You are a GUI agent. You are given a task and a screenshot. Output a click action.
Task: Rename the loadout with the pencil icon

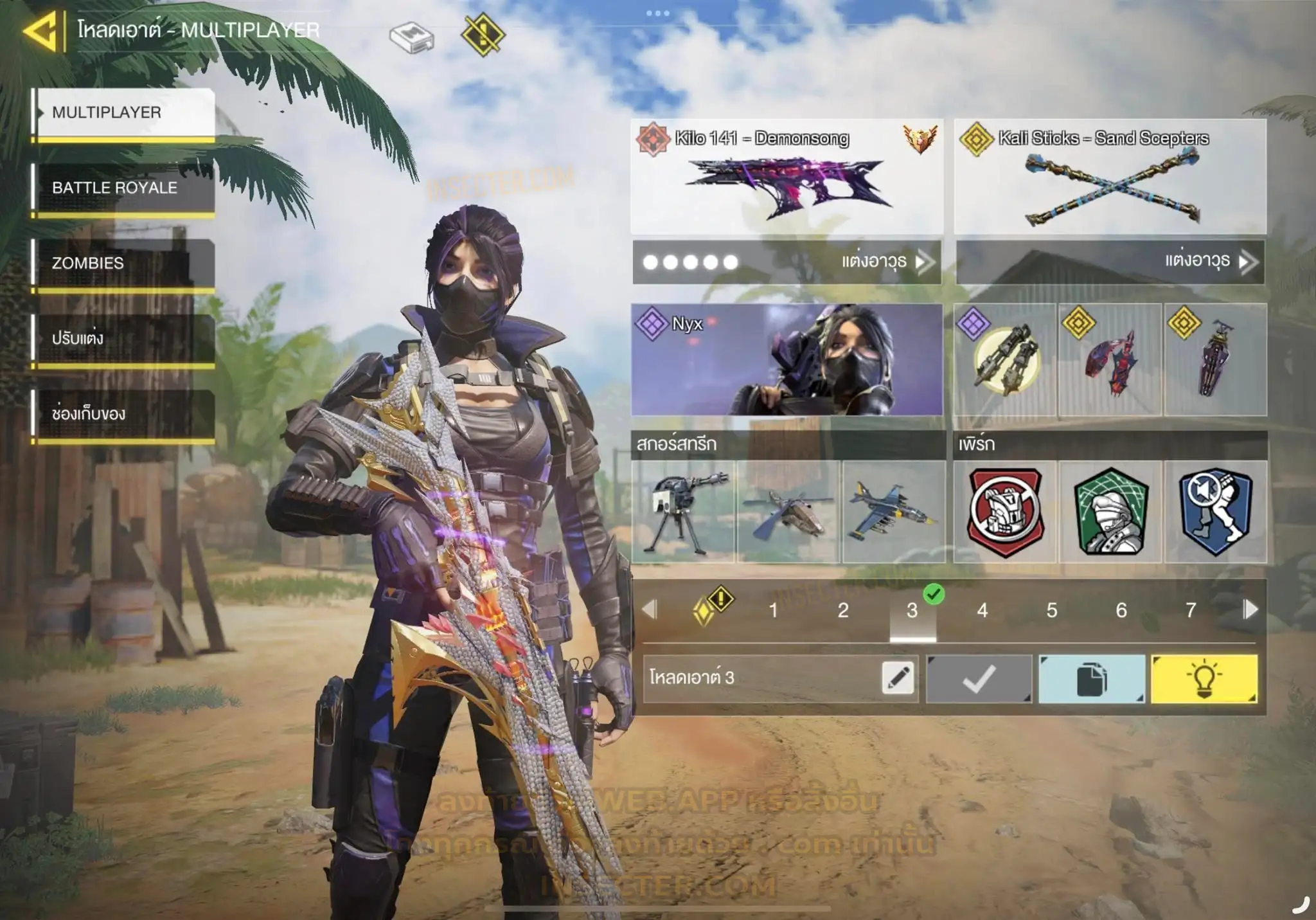point(898,678)
